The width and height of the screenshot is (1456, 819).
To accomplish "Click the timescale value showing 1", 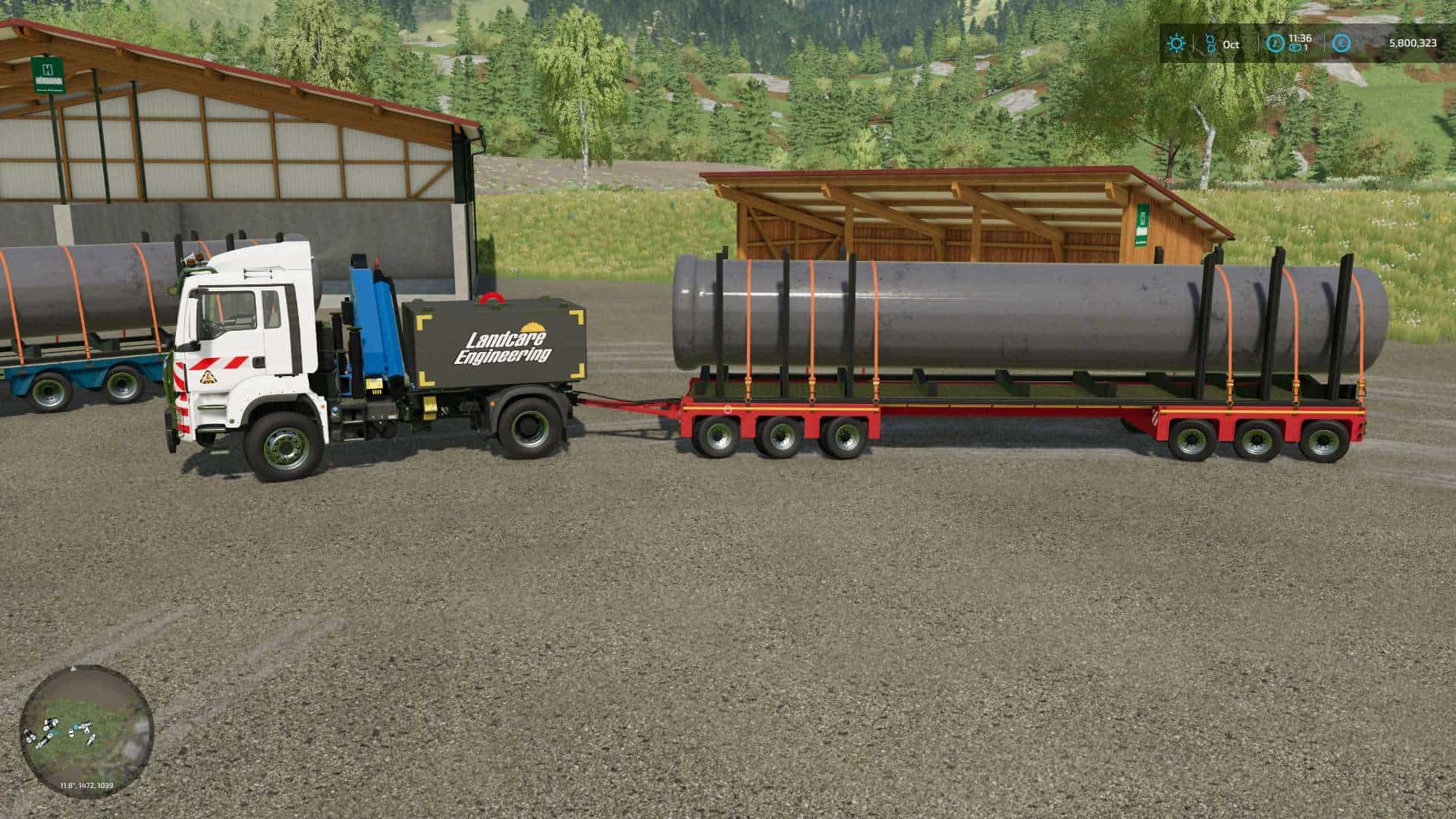I will pos(1306,49).
